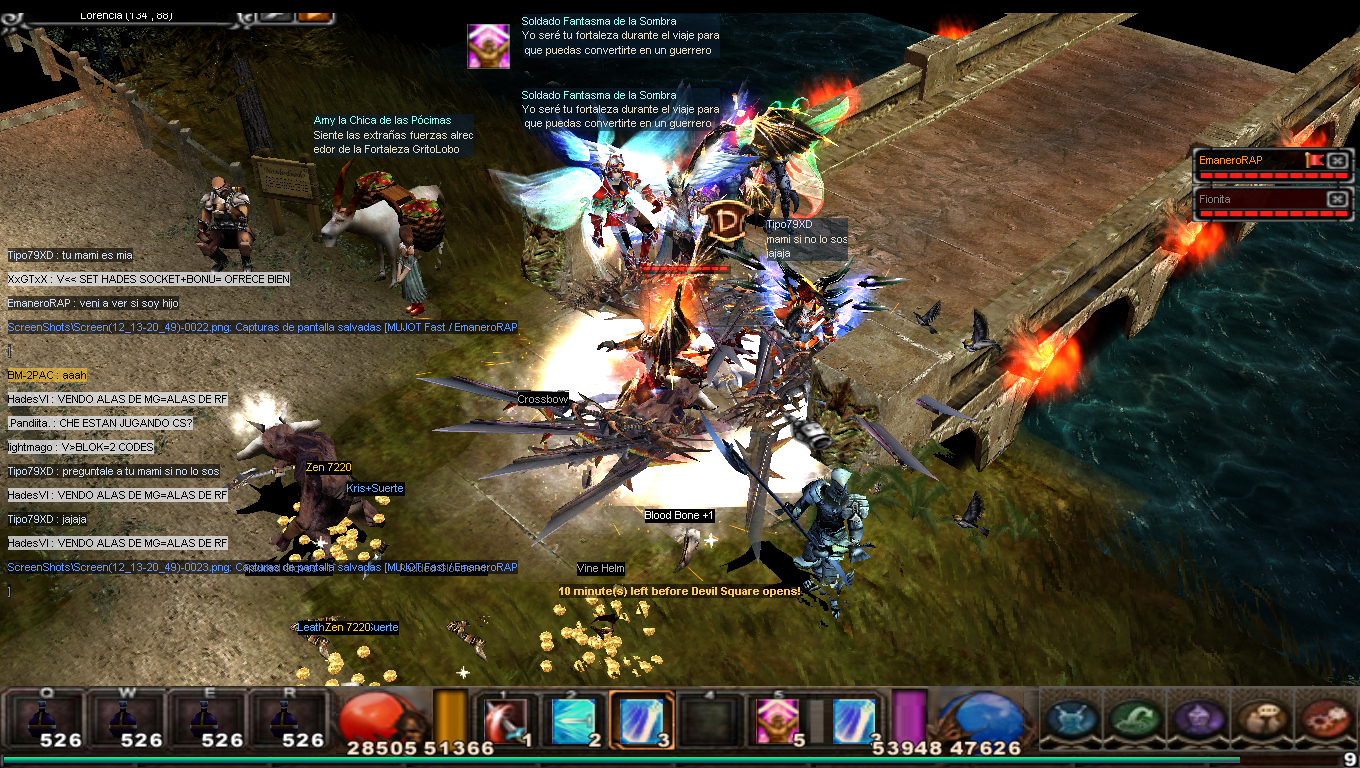This screenshot has height=768, width=1360.
Task: Open the blue round menu icon
Action: tap(1072, 718)
